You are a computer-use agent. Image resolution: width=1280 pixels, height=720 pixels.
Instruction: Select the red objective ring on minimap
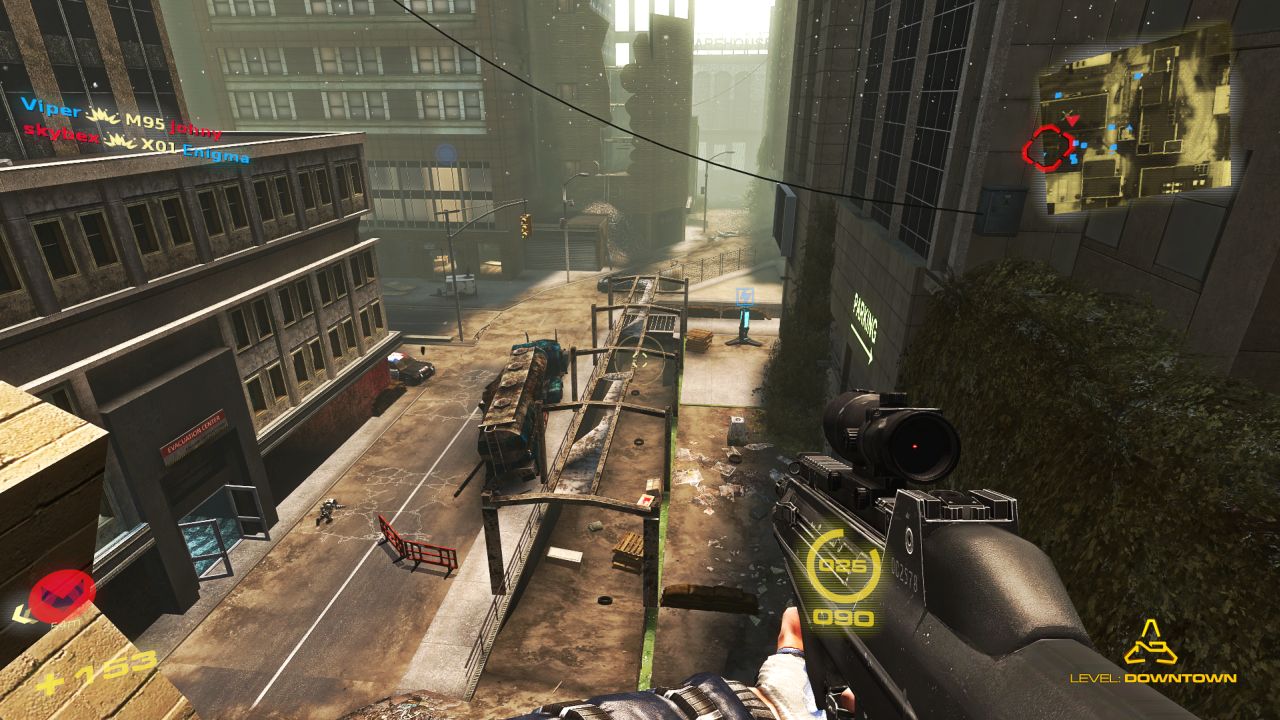coord(1046,149)
